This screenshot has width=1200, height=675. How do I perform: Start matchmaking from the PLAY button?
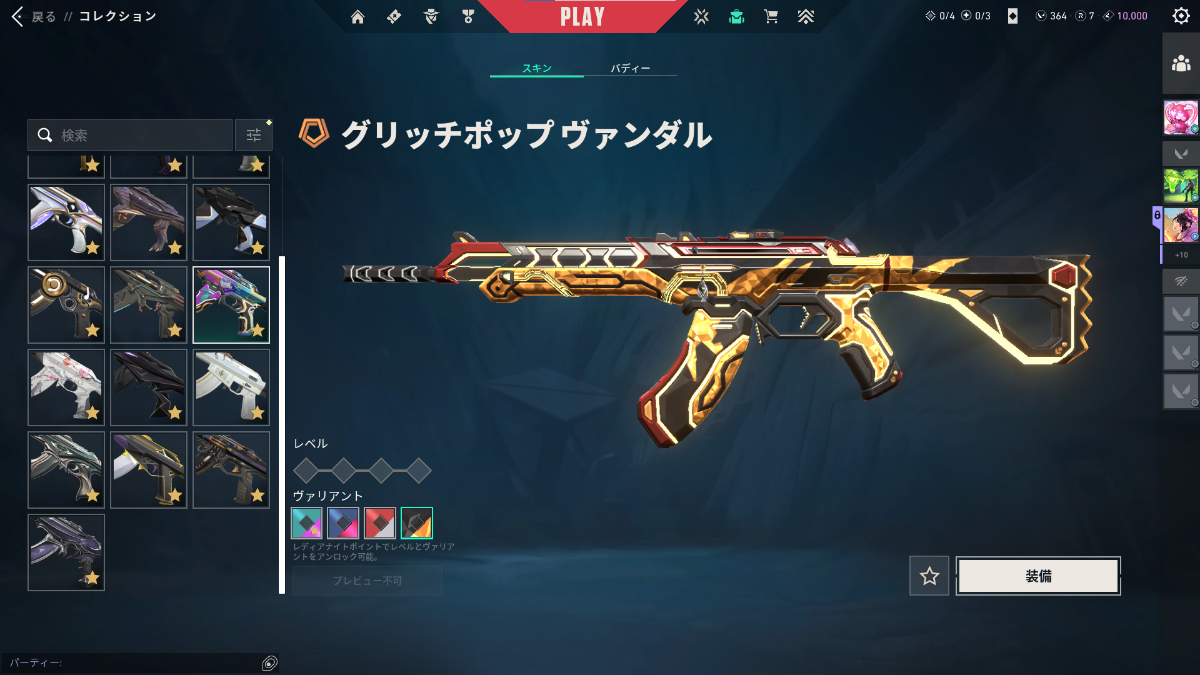[x=582, y=17]
